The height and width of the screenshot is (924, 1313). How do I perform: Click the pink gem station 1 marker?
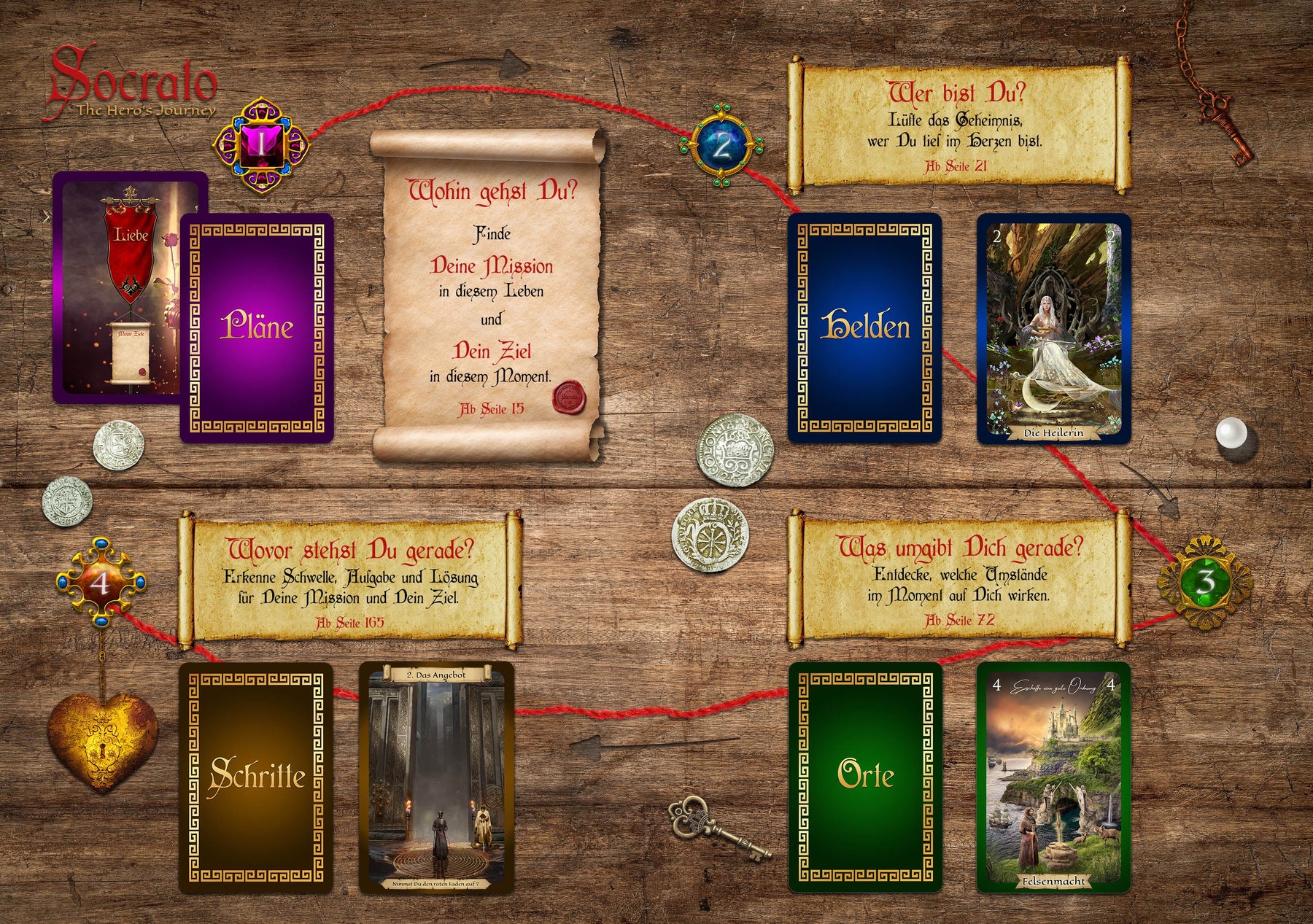pos(260,144)
